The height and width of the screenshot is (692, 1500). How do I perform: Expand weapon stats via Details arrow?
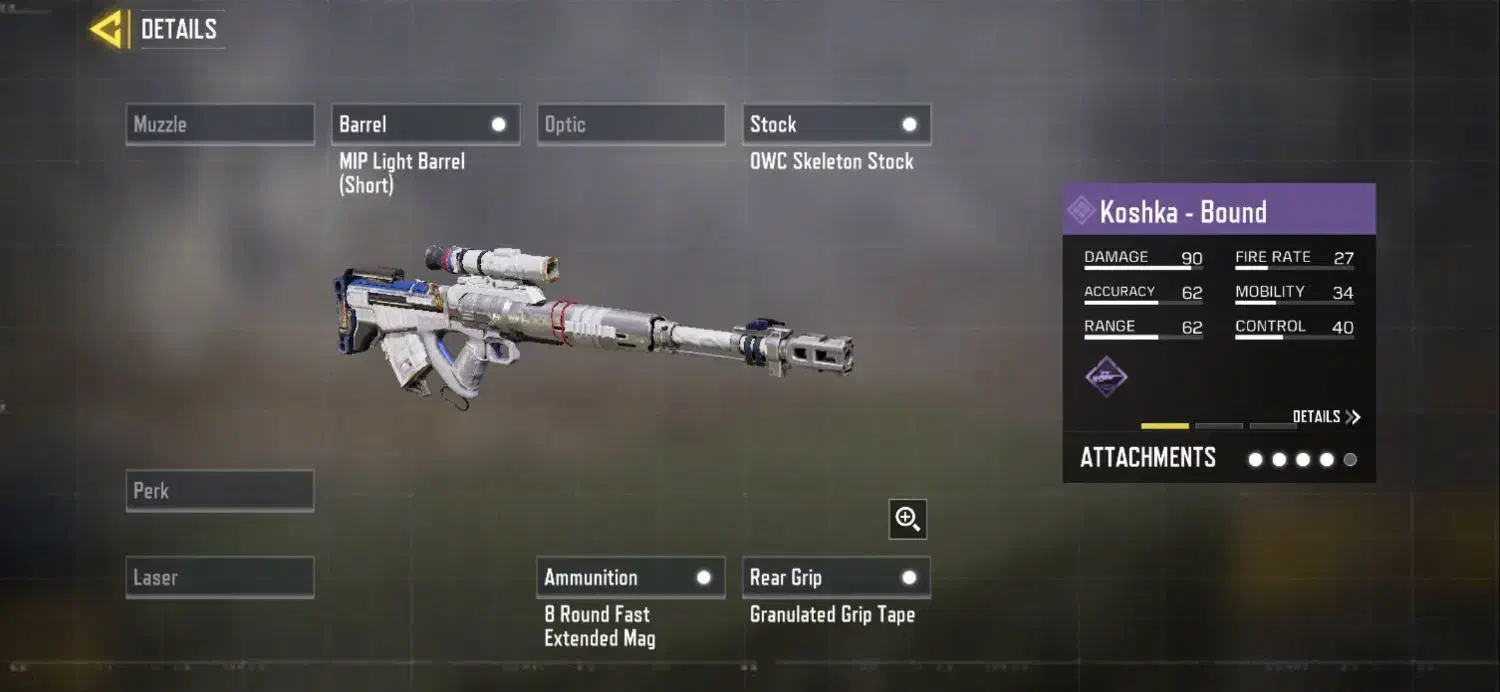pos(1326,417)
